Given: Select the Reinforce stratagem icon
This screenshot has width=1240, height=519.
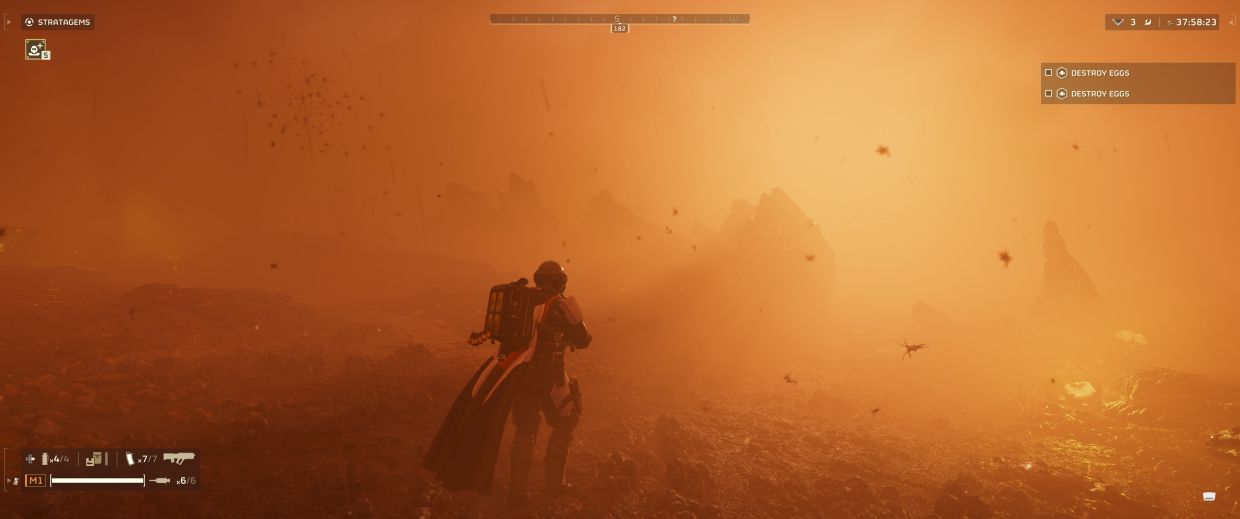Looking at the screenshot, I should (35, 49).
